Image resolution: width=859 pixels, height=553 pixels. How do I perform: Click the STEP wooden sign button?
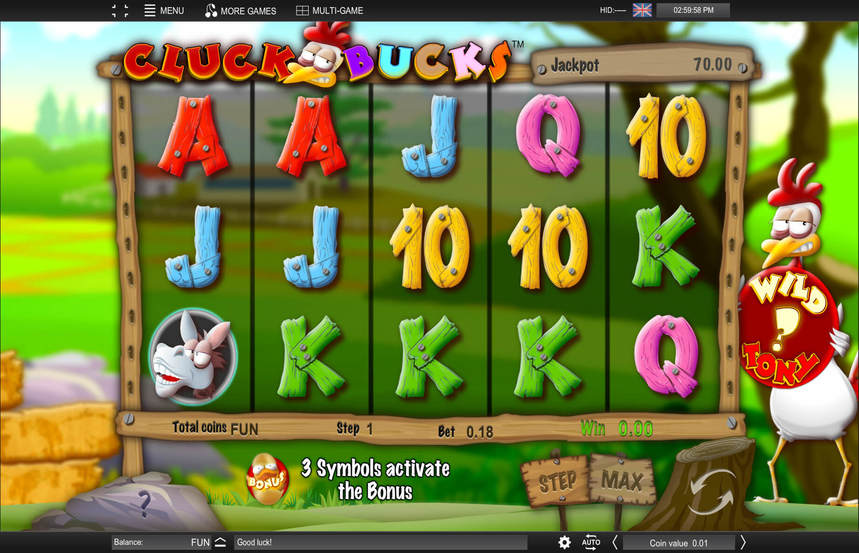557,482
